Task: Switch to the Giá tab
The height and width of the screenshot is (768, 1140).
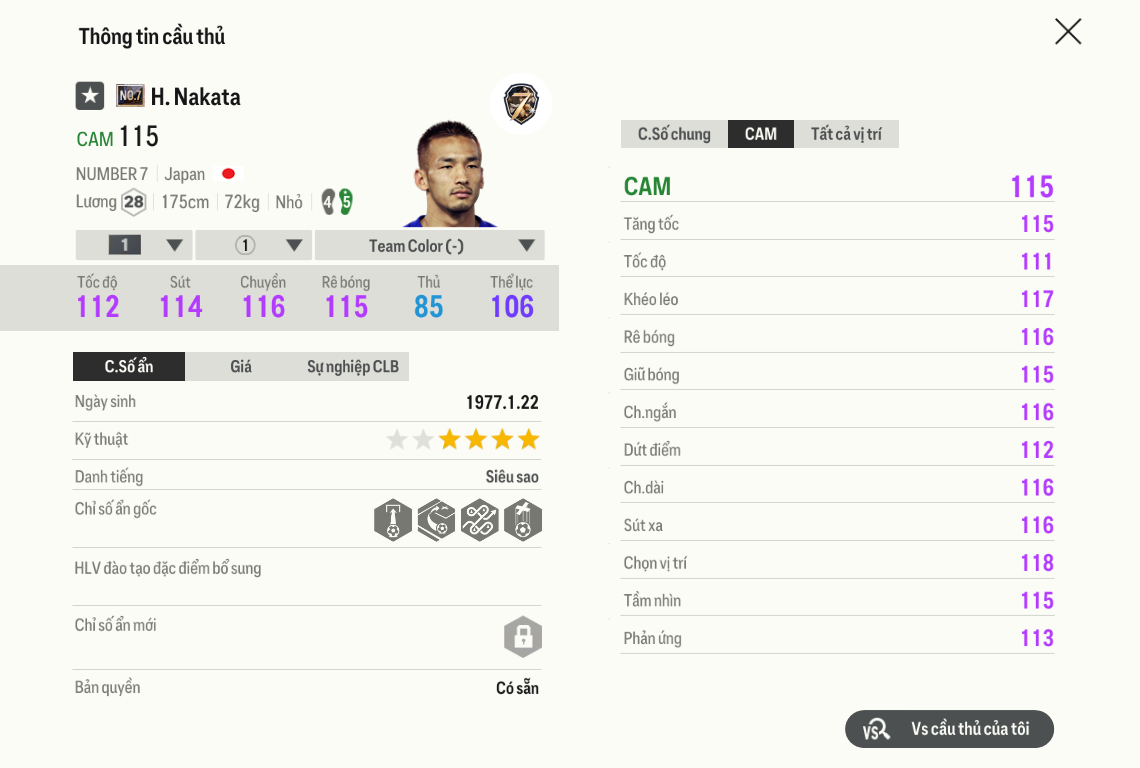Action: click(241, 367)
